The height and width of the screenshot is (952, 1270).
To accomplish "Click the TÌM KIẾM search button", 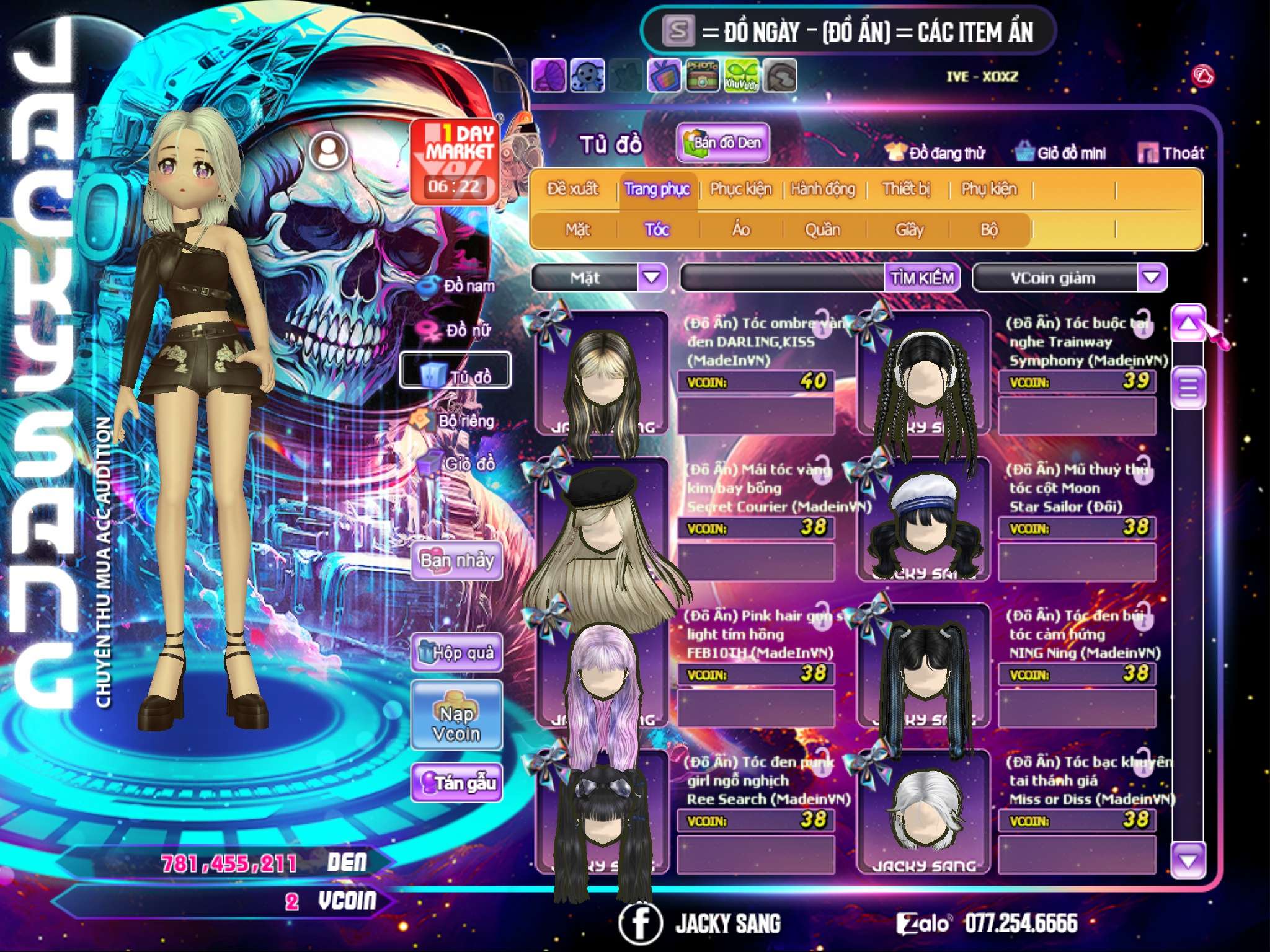I will pyautogui.click(x=921, y=278).
